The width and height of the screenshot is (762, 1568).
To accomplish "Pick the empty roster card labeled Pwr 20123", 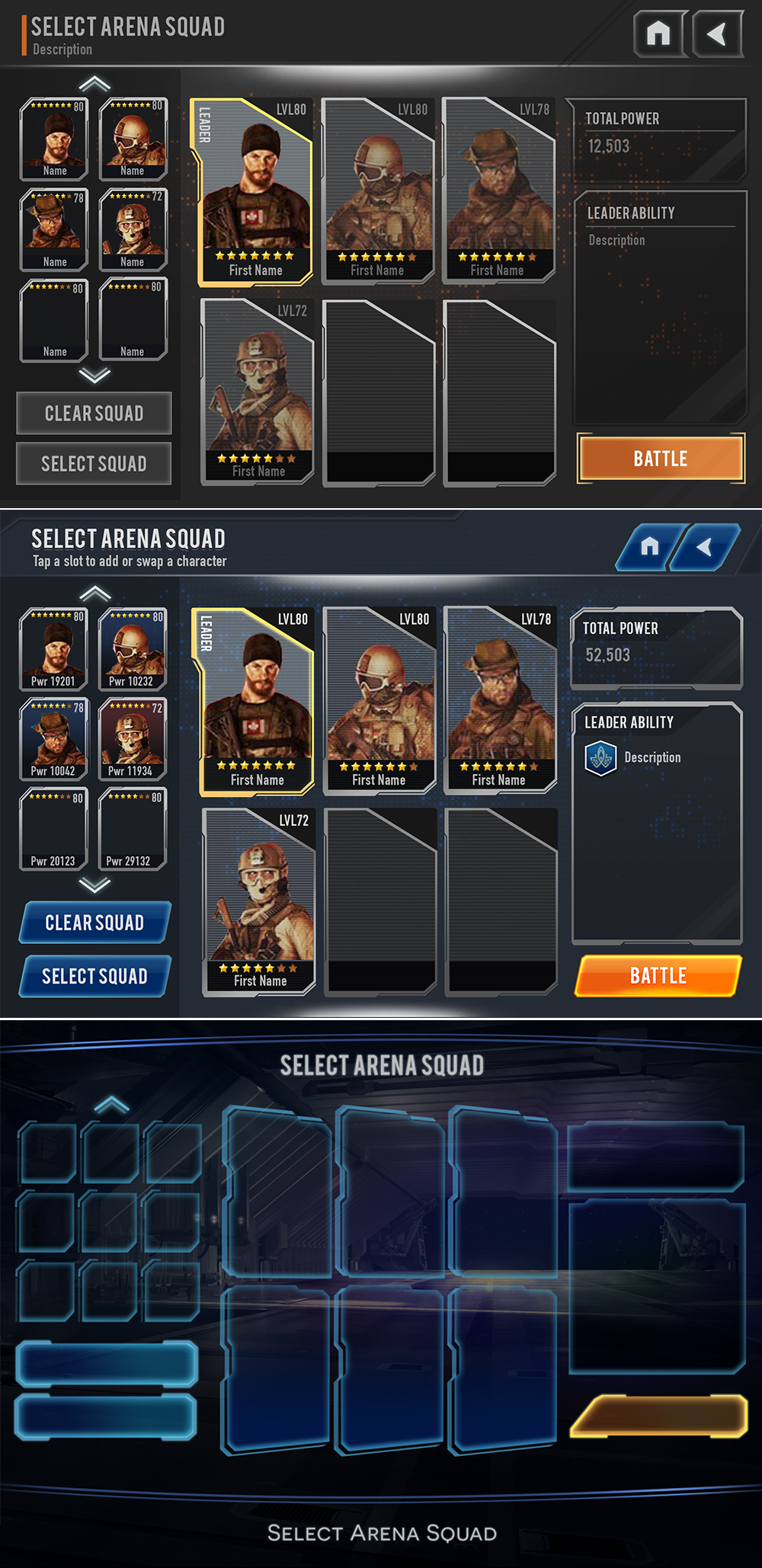I will (54, 829).
